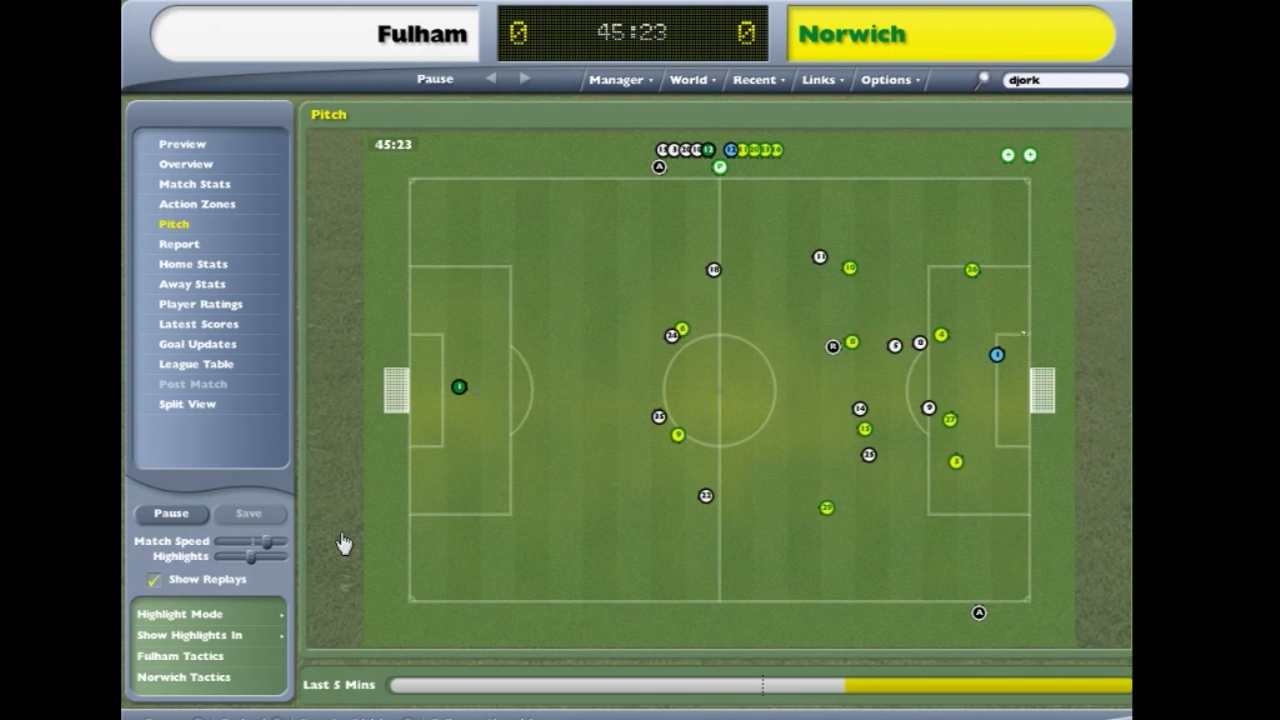Click the referee marker below the pitch
Screen dimensions: 1280x720
point(979,612)
